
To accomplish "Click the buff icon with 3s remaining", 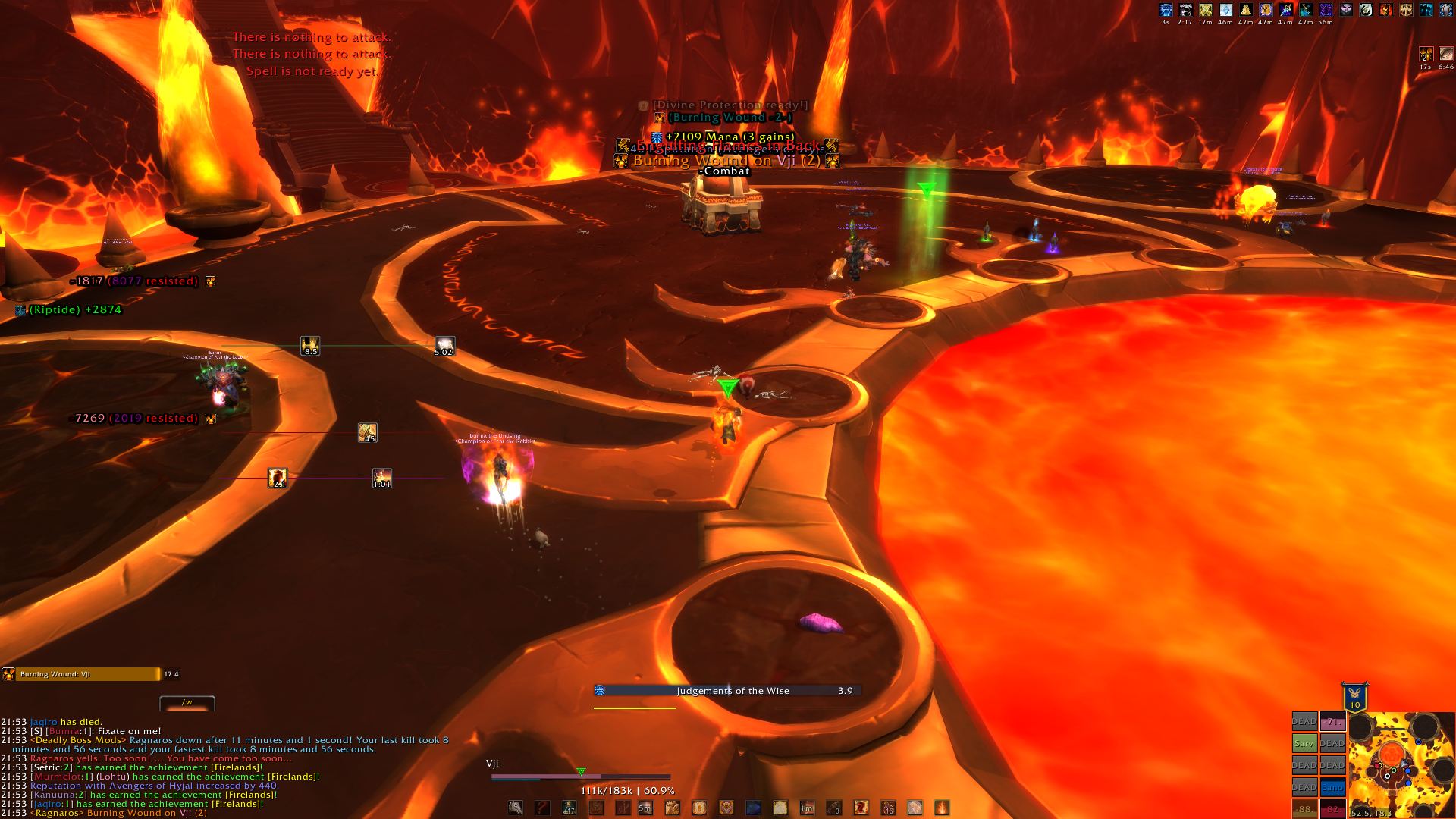I will coord(1166,10).
